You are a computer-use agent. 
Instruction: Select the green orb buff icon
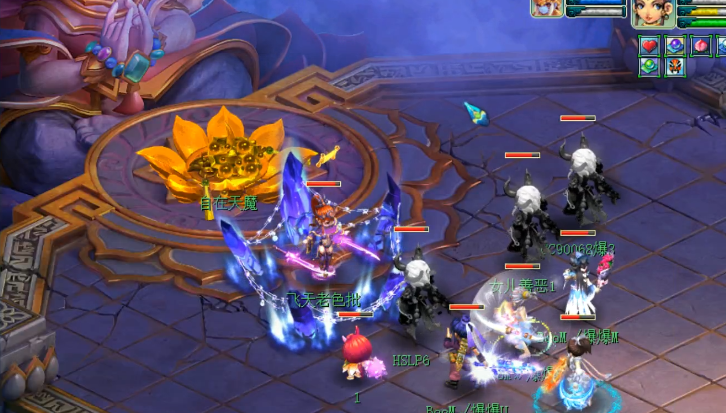[649, 67]
